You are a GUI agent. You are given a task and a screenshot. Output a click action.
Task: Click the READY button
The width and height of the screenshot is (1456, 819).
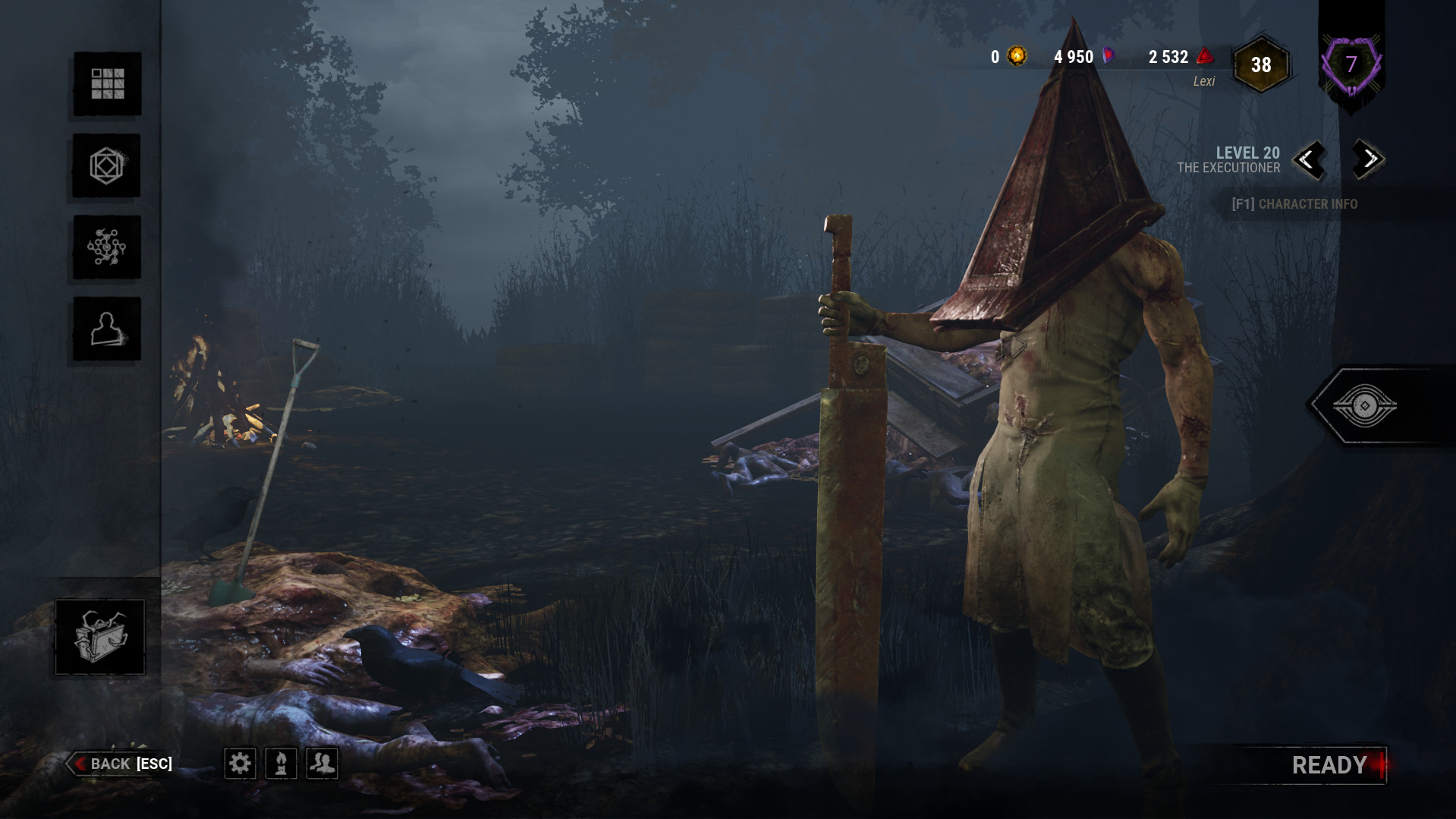click(1329, 765)
